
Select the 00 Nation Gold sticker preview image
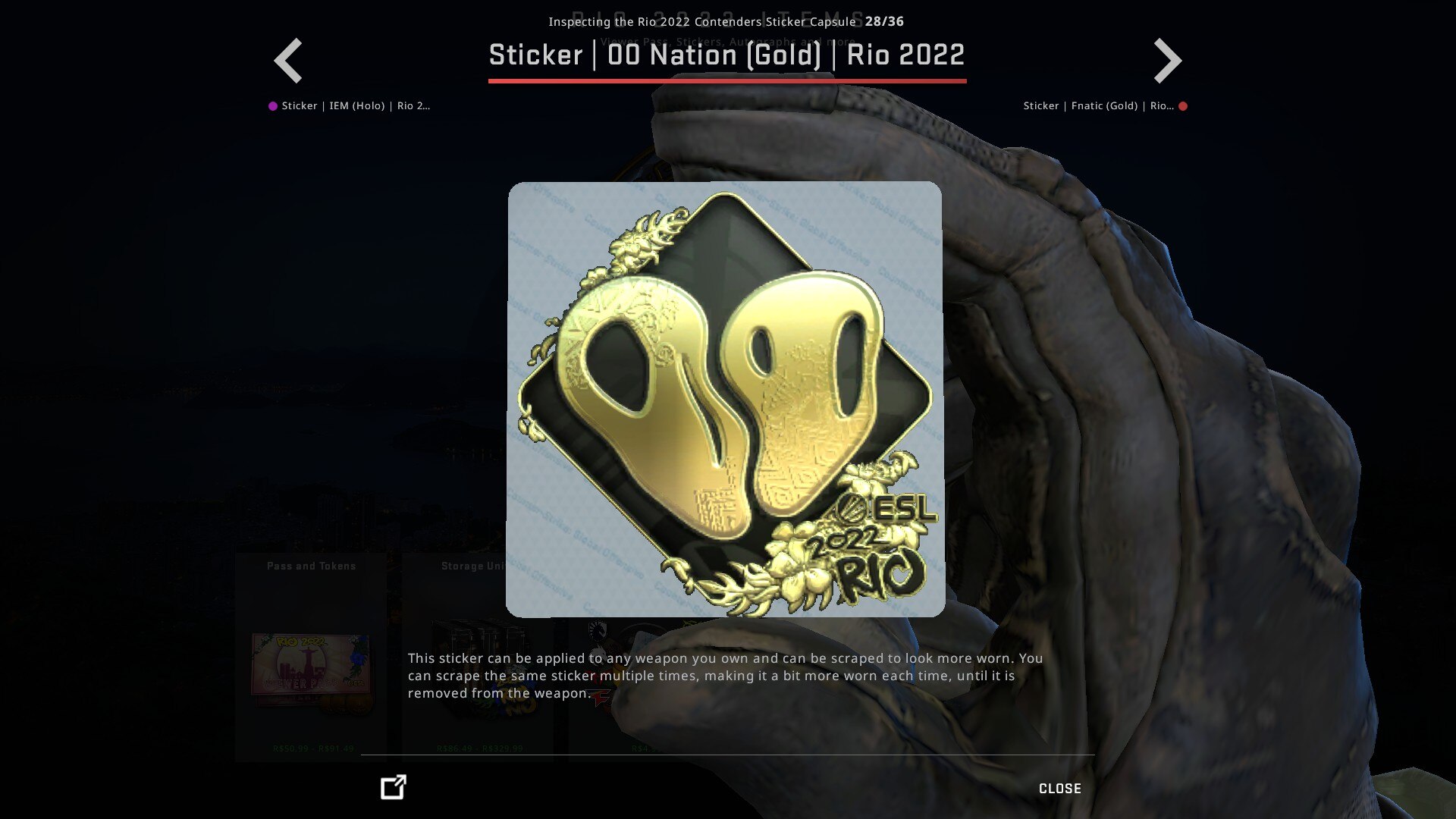pos(722,398)
